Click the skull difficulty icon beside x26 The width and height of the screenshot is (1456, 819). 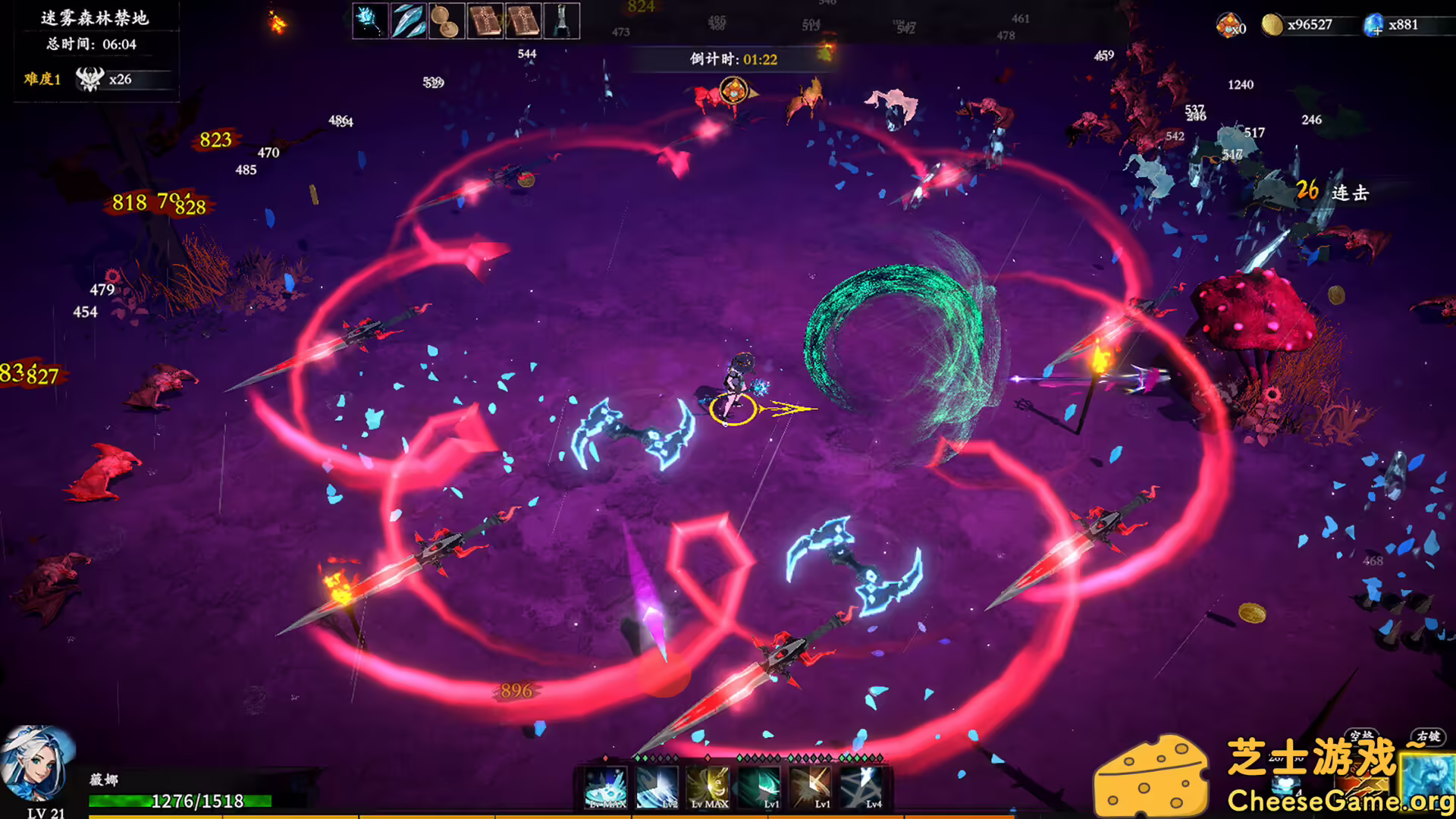click(x=89, y=78)
